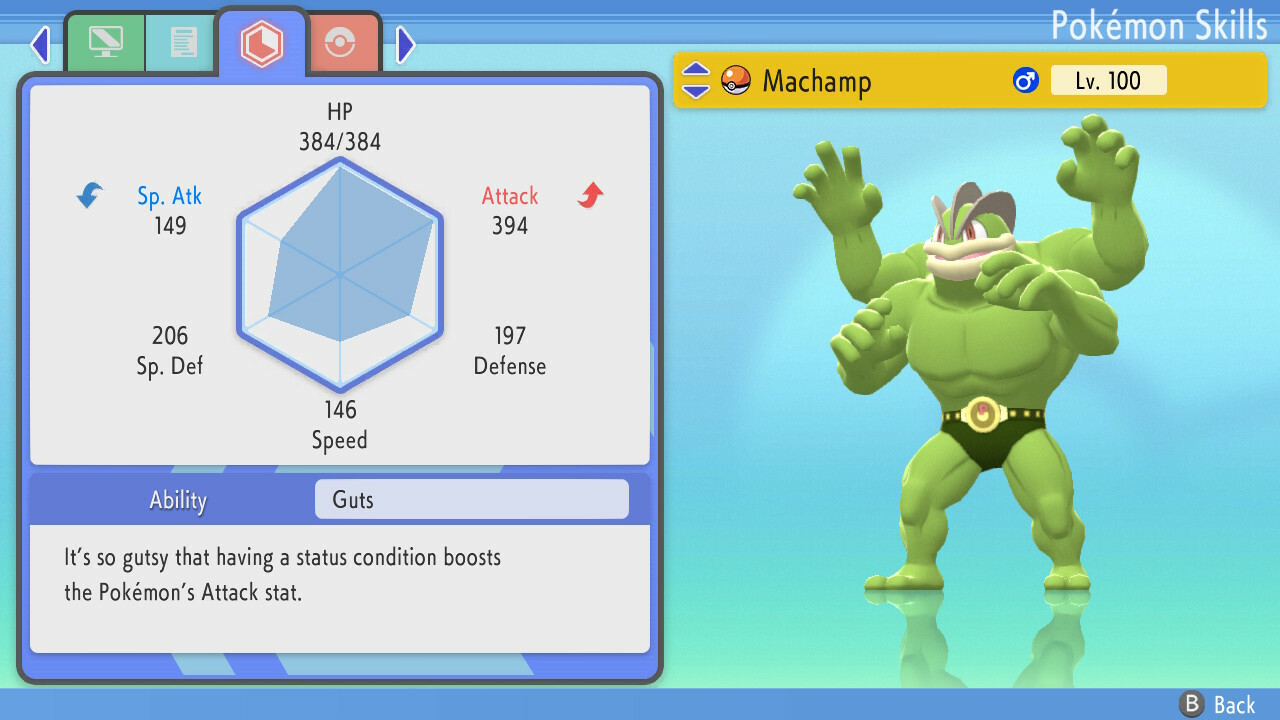1280x720 pixels.
Task: Expand the Guts ability field
Action: 470,499
